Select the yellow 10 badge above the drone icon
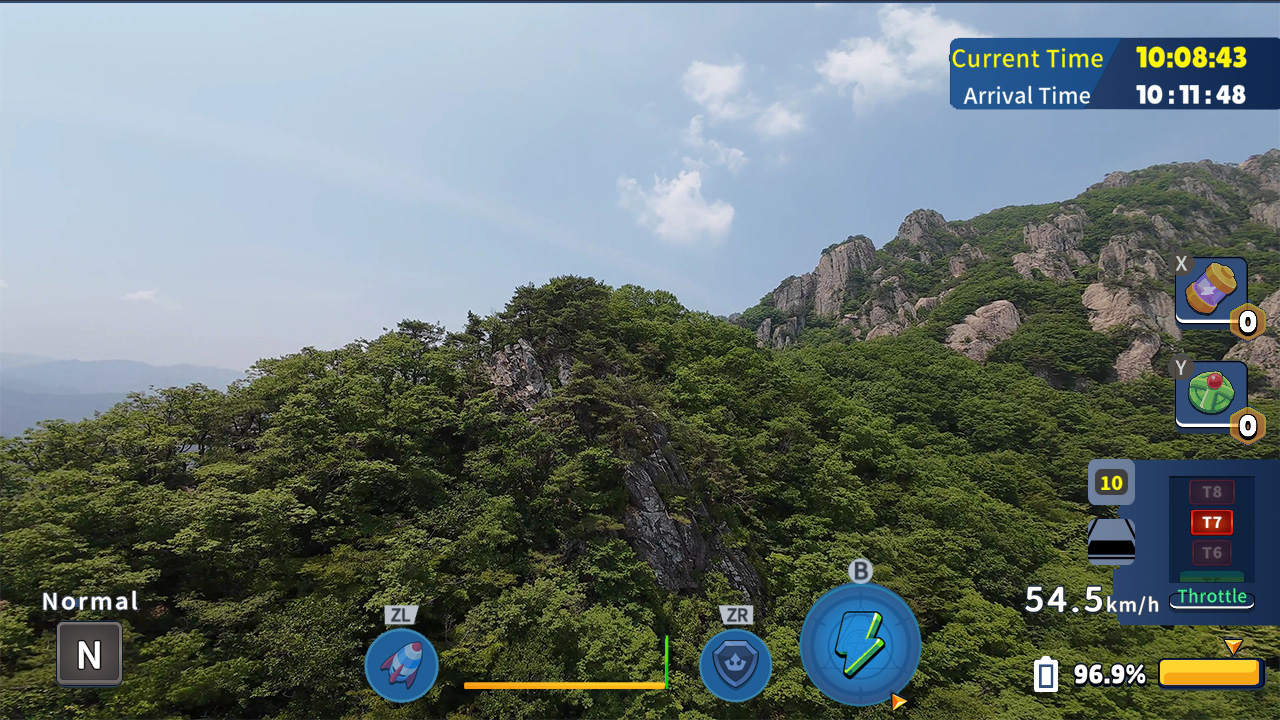The height and width of the screenshot is (720, 1280). 1111,483
